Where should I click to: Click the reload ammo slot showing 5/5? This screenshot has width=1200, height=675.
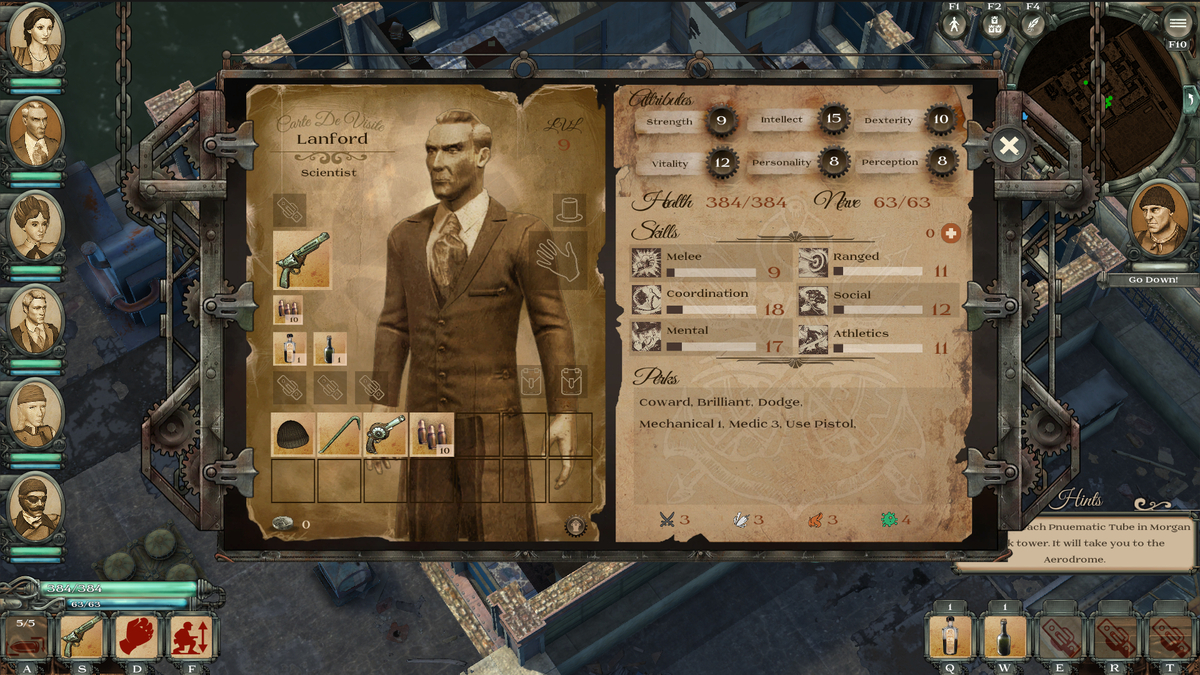pyautogui.click(x=26, y=636)
